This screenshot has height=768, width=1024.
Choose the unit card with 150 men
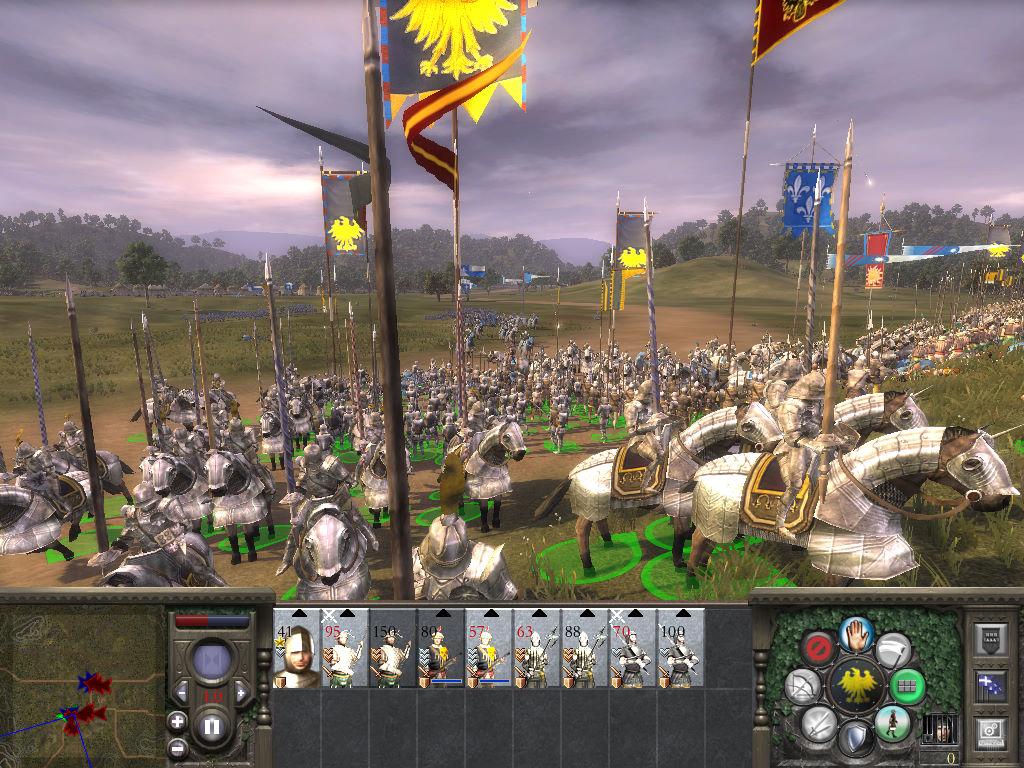coord(393,650)
